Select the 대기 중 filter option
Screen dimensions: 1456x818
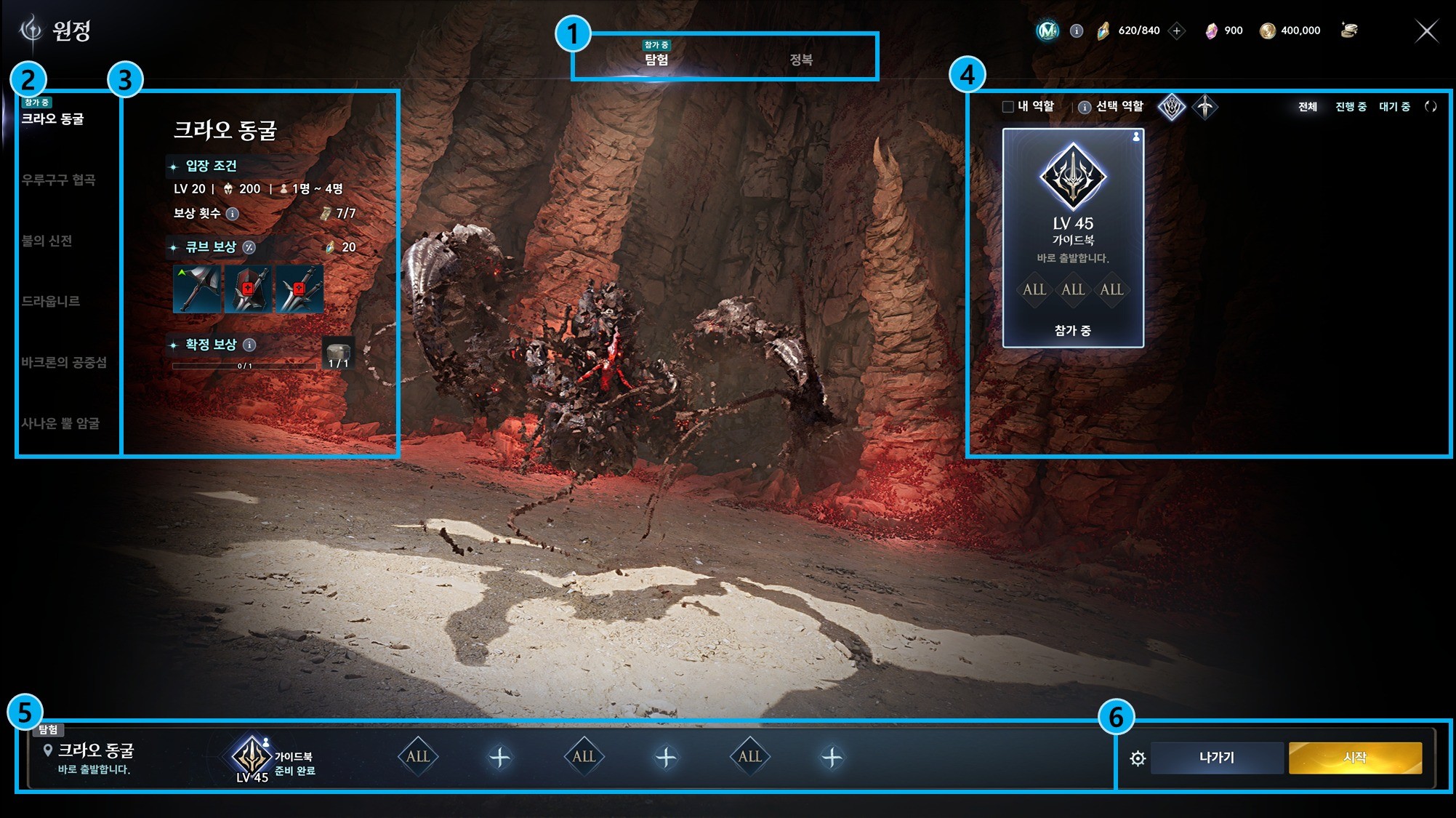coord(1393,105)
